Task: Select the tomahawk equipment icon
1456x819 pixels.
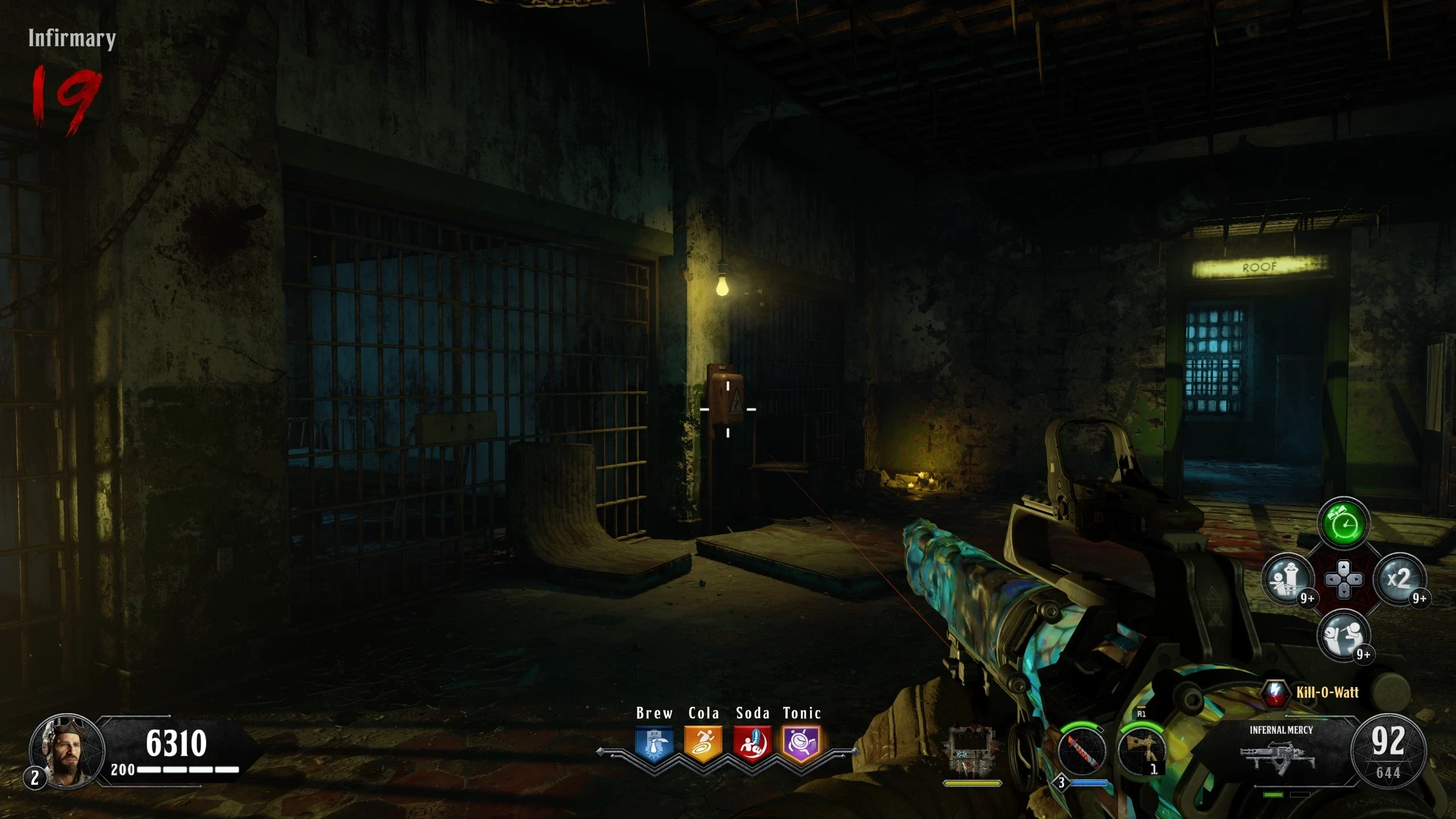Action: pyautogui.click(x=1141, y=750)
